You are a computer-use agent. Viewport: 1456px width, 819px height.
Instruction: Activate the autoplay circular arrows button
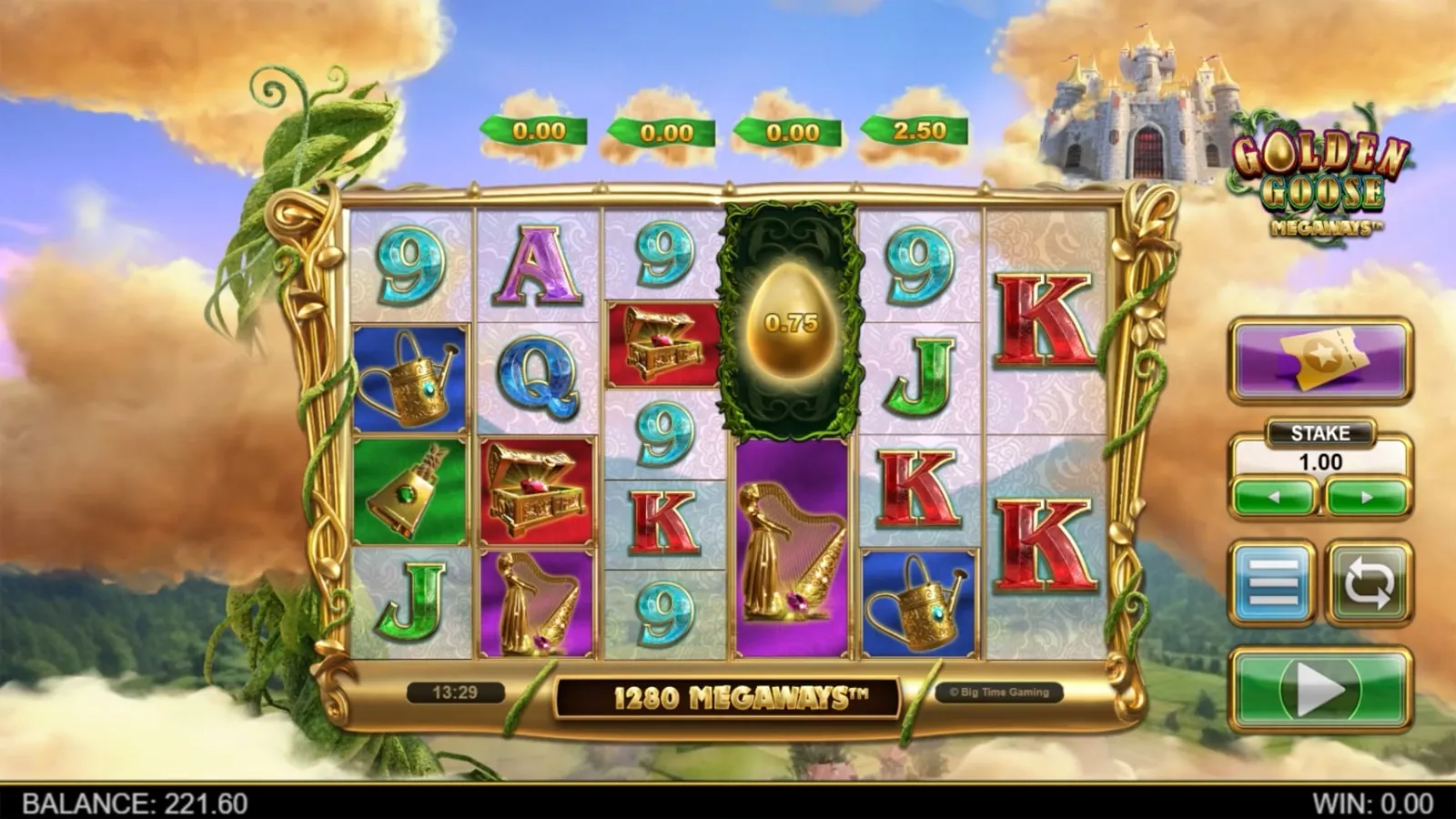[x=1369, y=582]
